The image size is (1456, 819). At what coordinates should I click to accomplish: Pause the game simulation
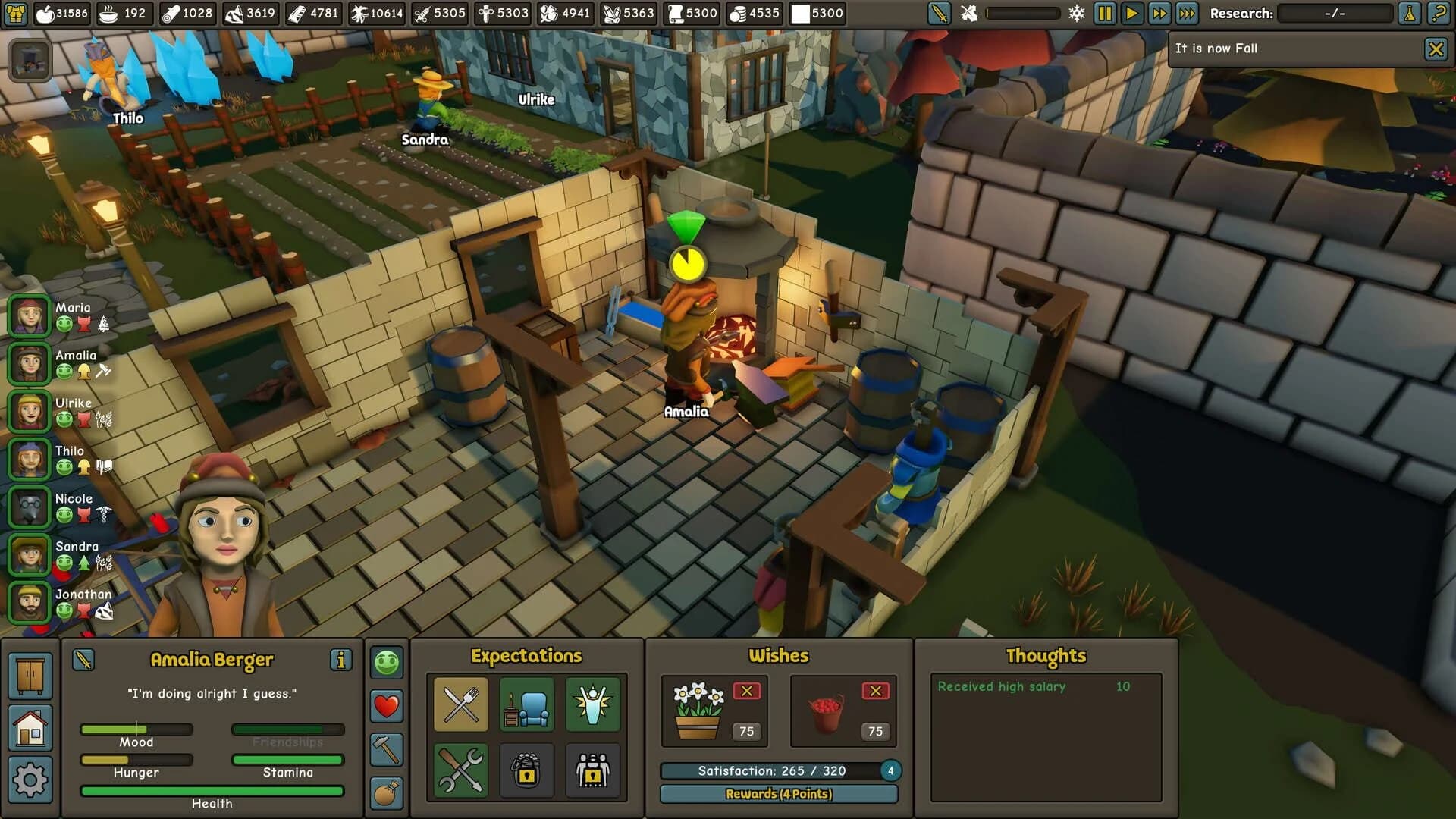1104,13
